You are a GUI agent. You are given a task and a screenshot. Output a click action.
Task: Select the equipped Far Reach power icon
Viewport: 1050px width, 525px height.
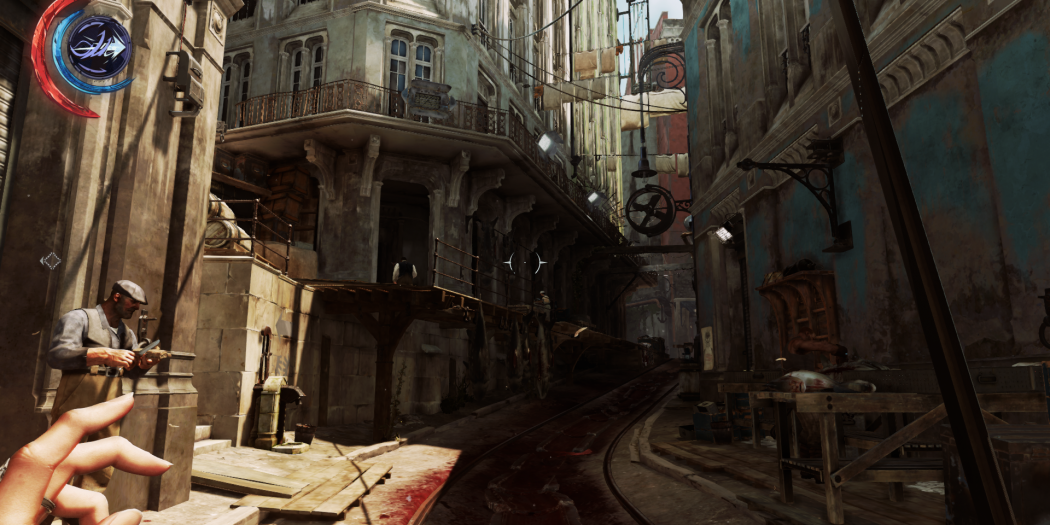tap(99, 47)
